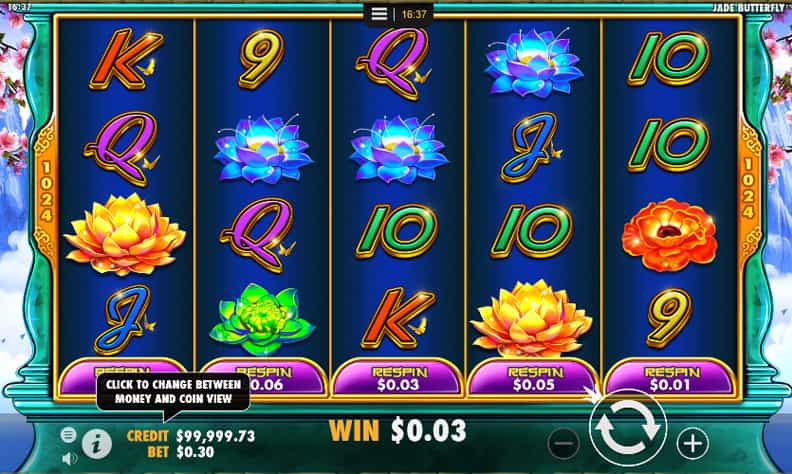Increase the bet with the plus button
Image resolution: width=792 pixels, height=474 pixels.
click(692, 441)
